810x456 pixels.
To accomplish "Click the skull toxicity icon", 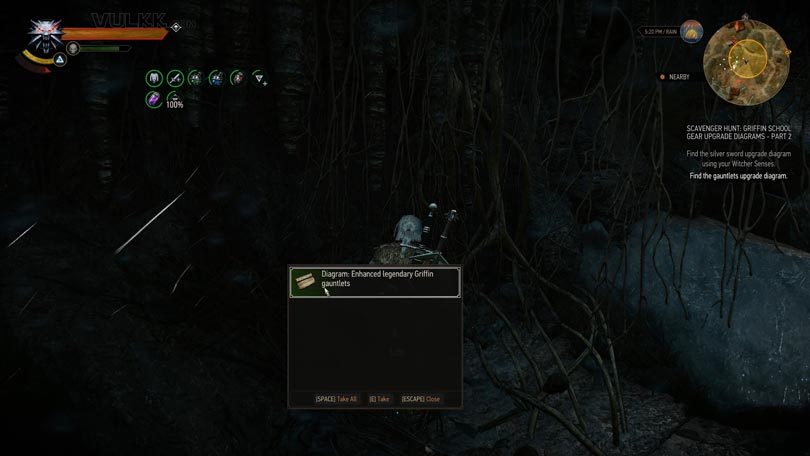I will (73, 48).
